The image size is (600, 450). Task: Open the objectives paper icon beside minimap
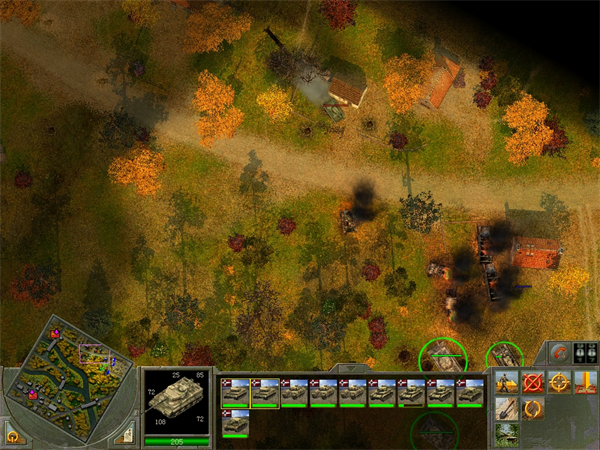click(x=125, y=436)
